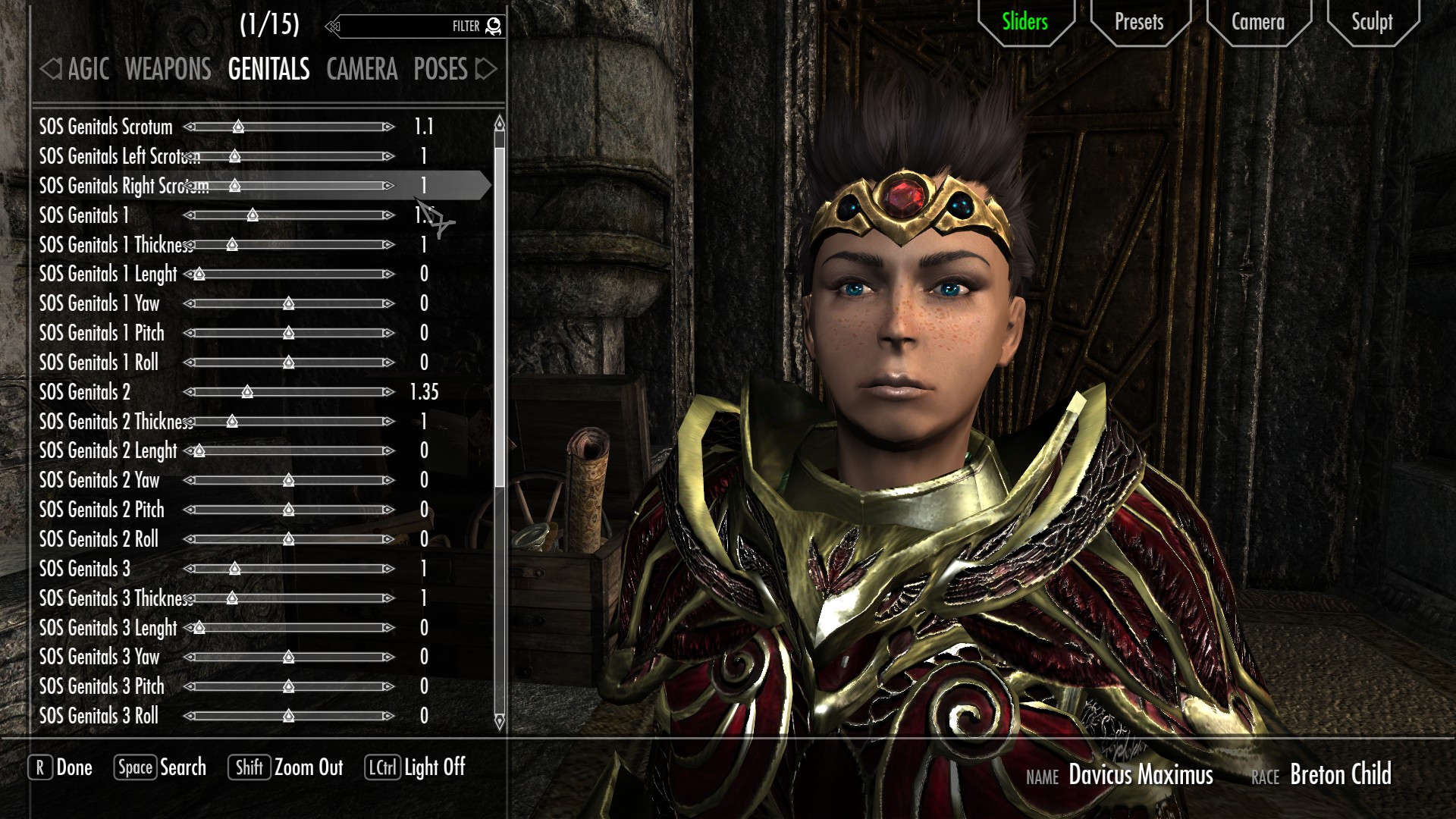Switch to the Sculpt tab

[1372, 22]
